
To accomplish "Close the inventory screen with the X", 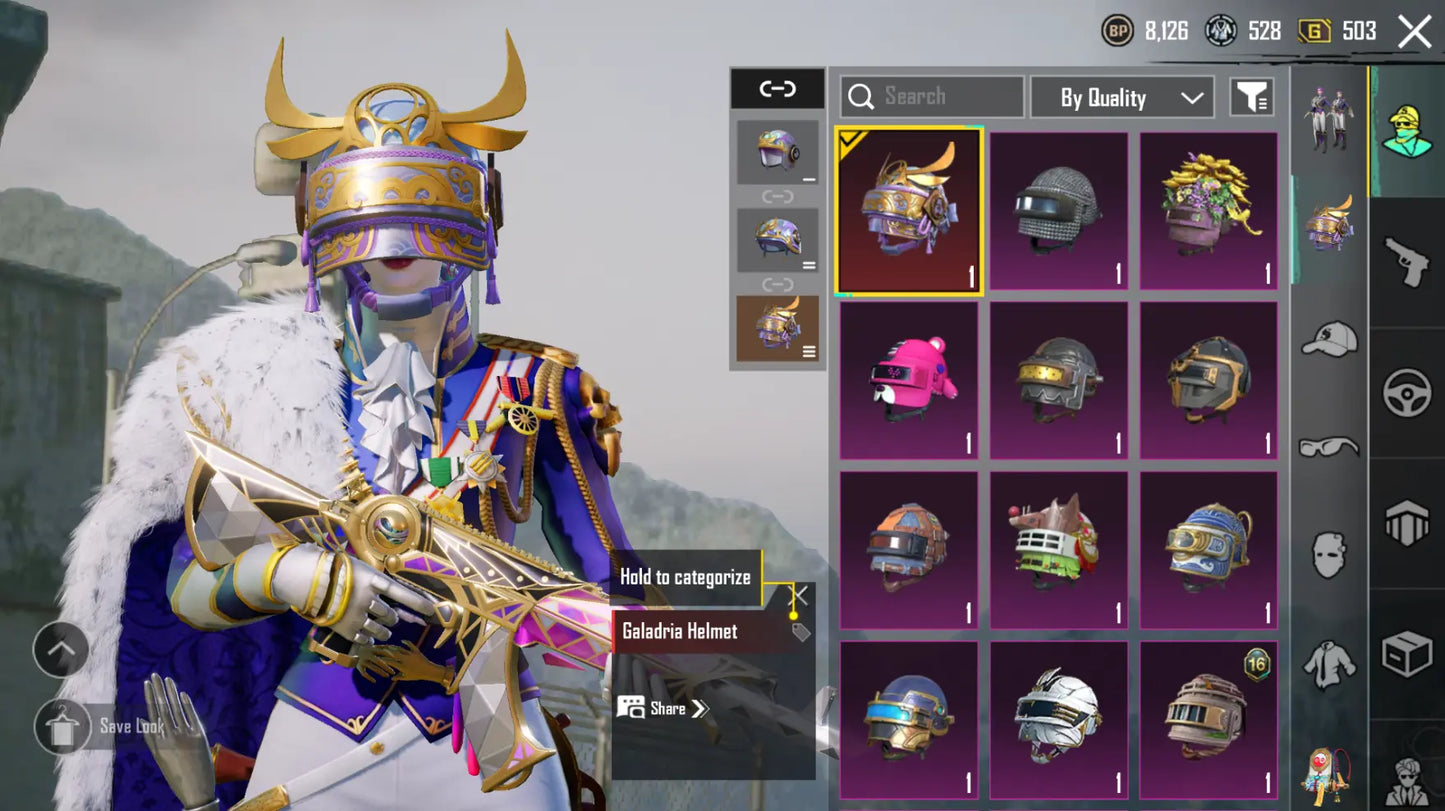I will (1414, 32).
